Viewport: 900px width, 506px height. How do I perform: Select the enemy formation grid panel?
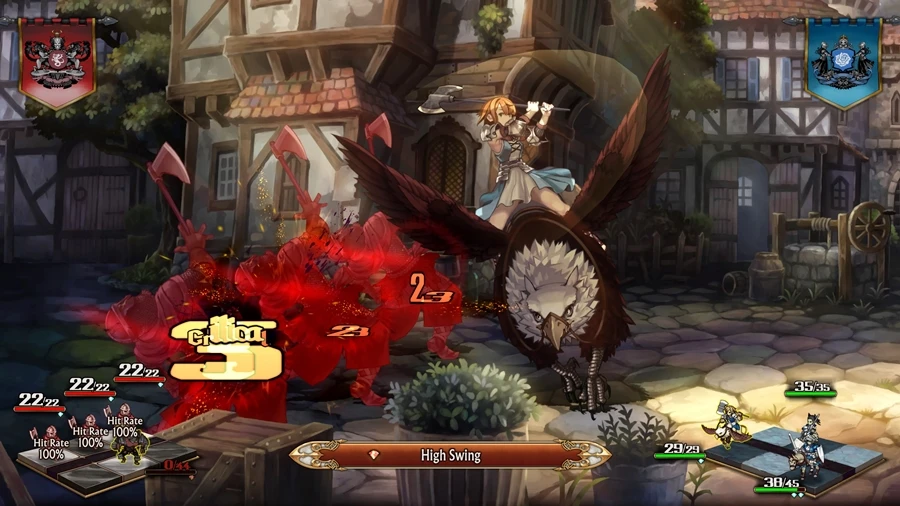tap(100, 462)
